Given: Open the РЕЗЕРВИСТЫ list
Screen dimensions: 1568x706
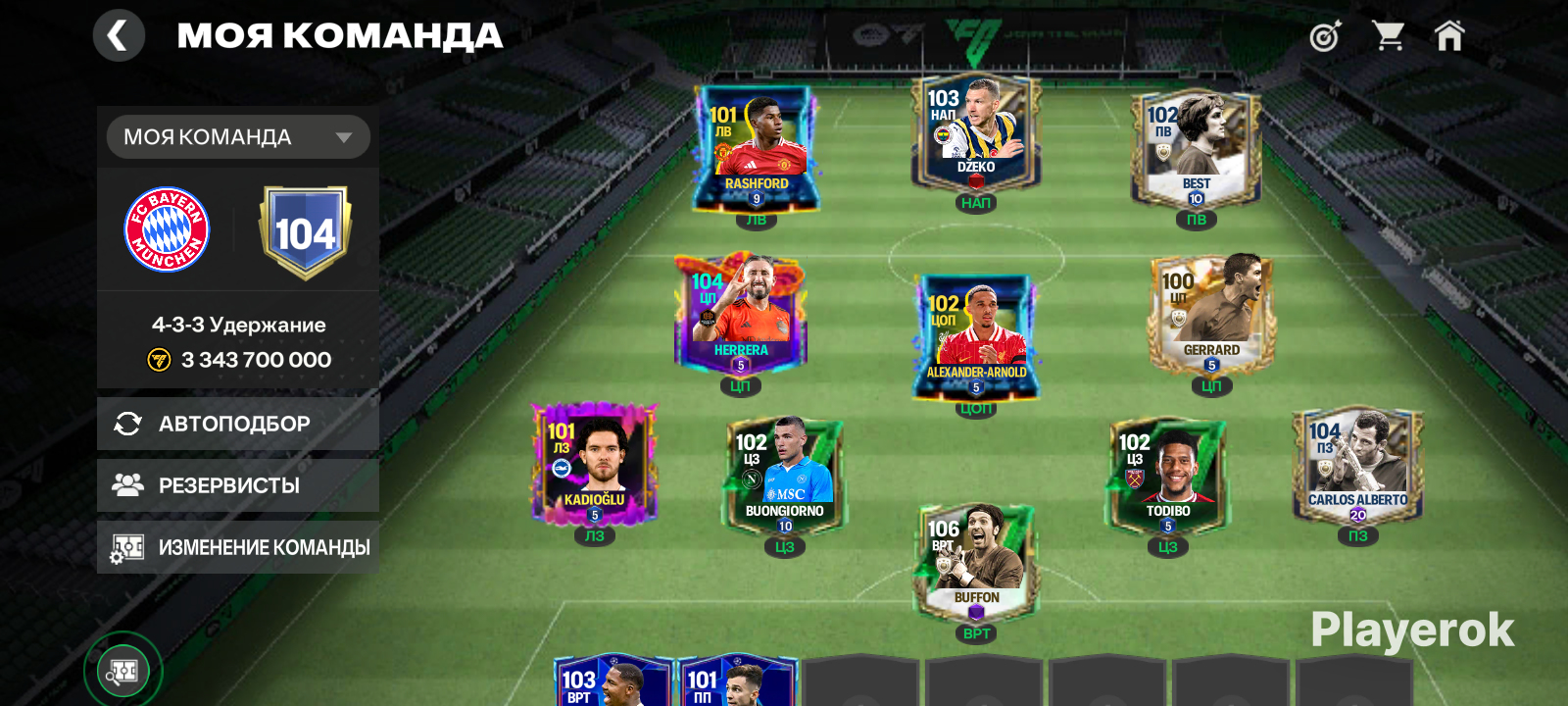Looking at the screenshot, I should pyautogui.click(x=238, y=485).
